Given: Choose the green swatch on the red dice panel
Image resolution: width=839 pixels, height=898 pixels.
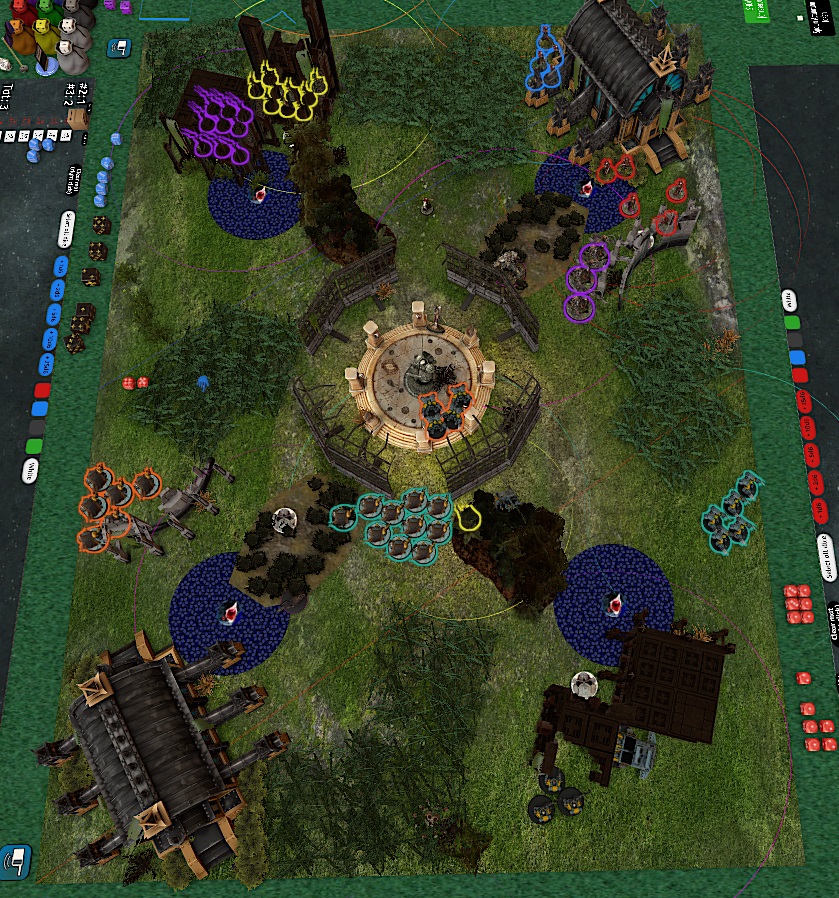Looking at the screenshot, I should pos(793,323).
